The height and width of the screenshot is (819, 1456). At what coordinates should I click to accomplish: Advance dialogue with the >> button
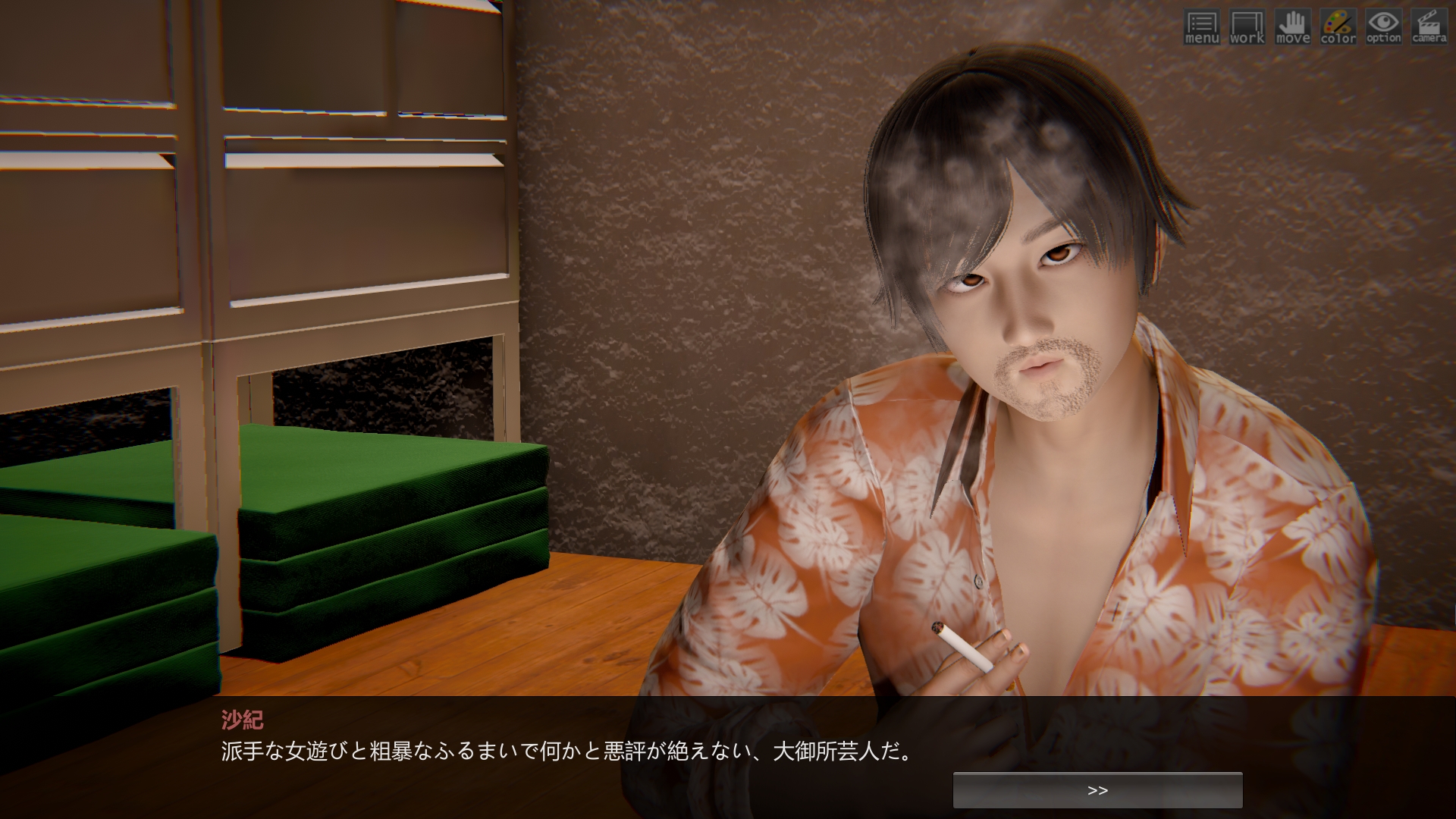click(x=1097, y=790)
